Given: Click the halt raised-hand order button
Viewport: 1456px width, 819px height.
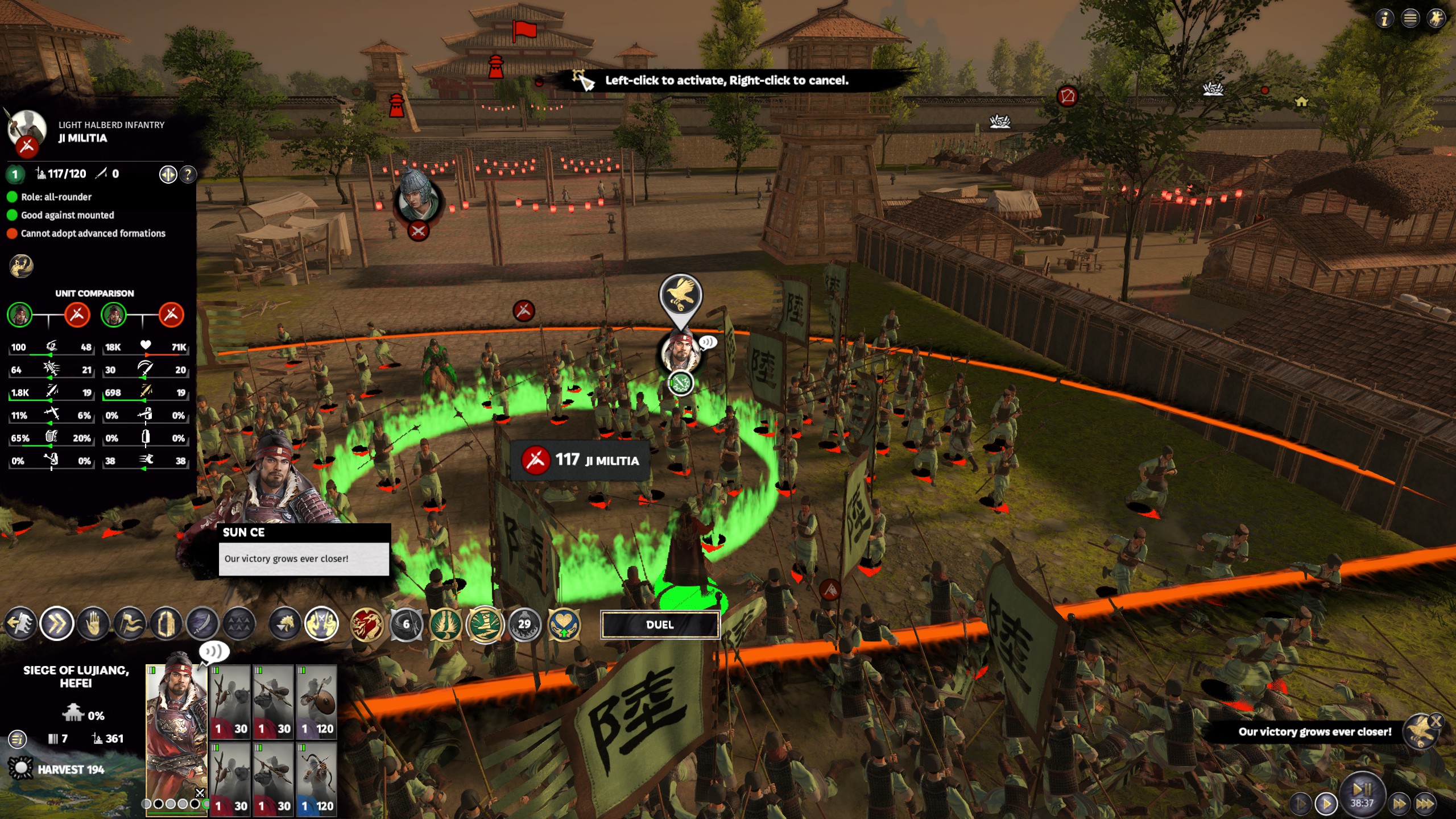Looking at the screenshot, I should (x=93, y=624).
